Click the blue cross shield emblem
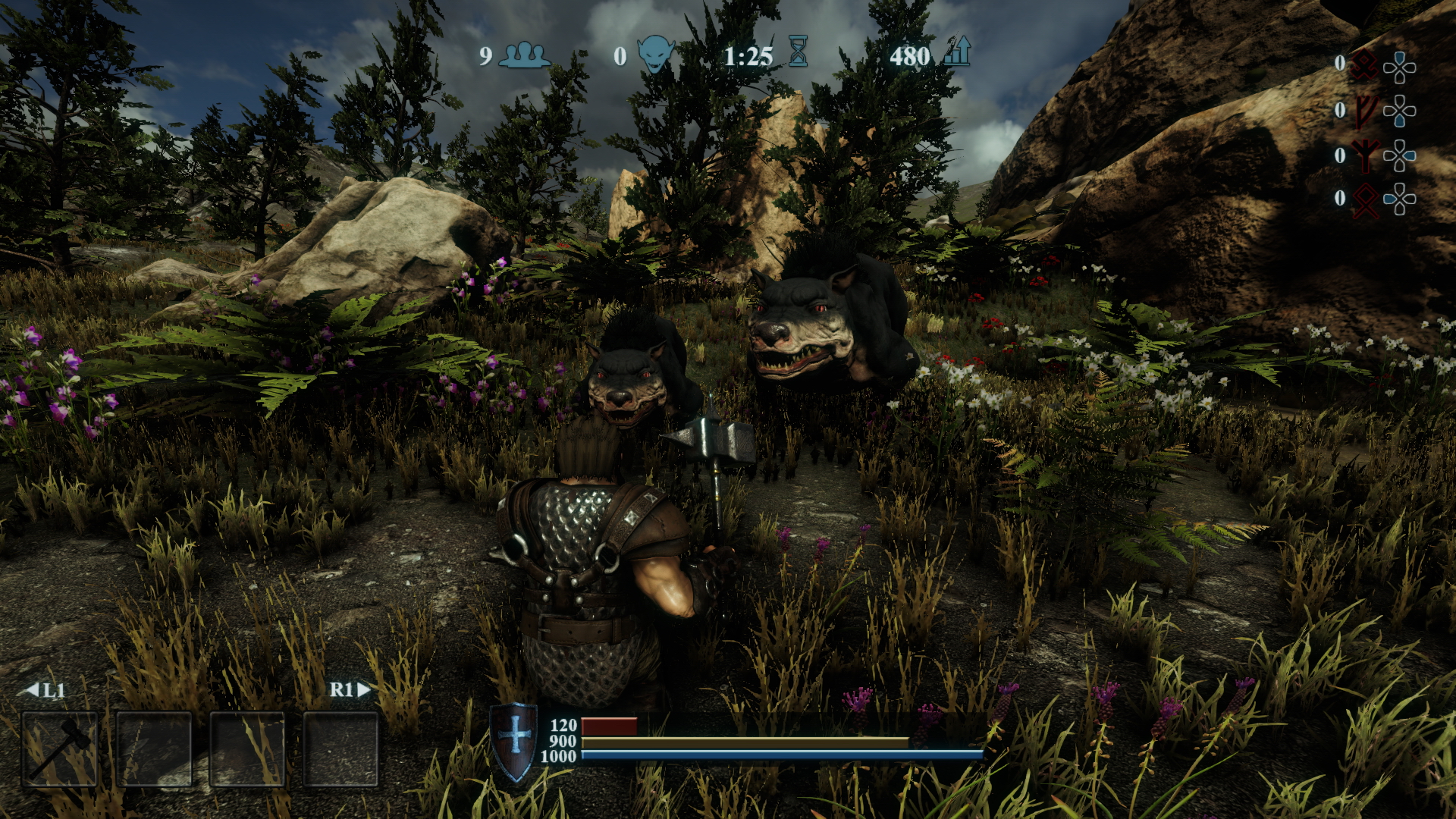The width and height of the screenshot is (1456, 819). [x=515, y=742]
